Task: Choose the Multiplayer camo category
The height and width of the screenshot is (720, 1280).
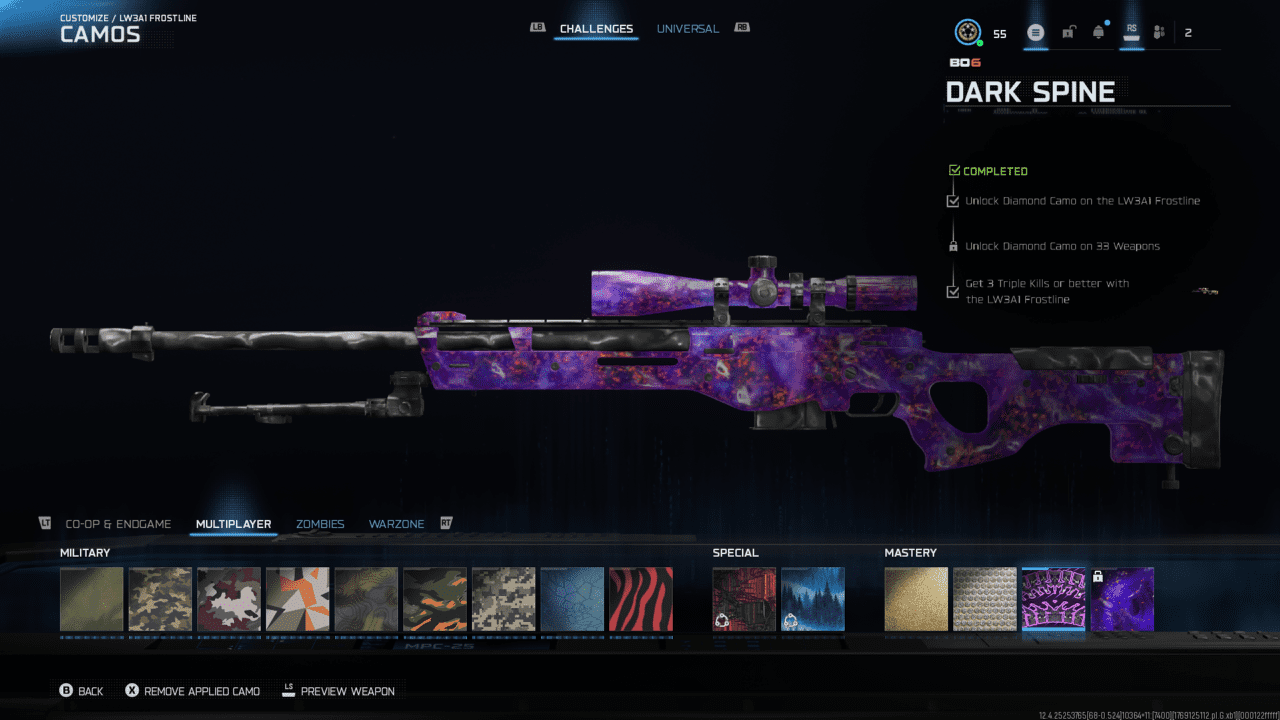Action: click(x=234, y=524)
